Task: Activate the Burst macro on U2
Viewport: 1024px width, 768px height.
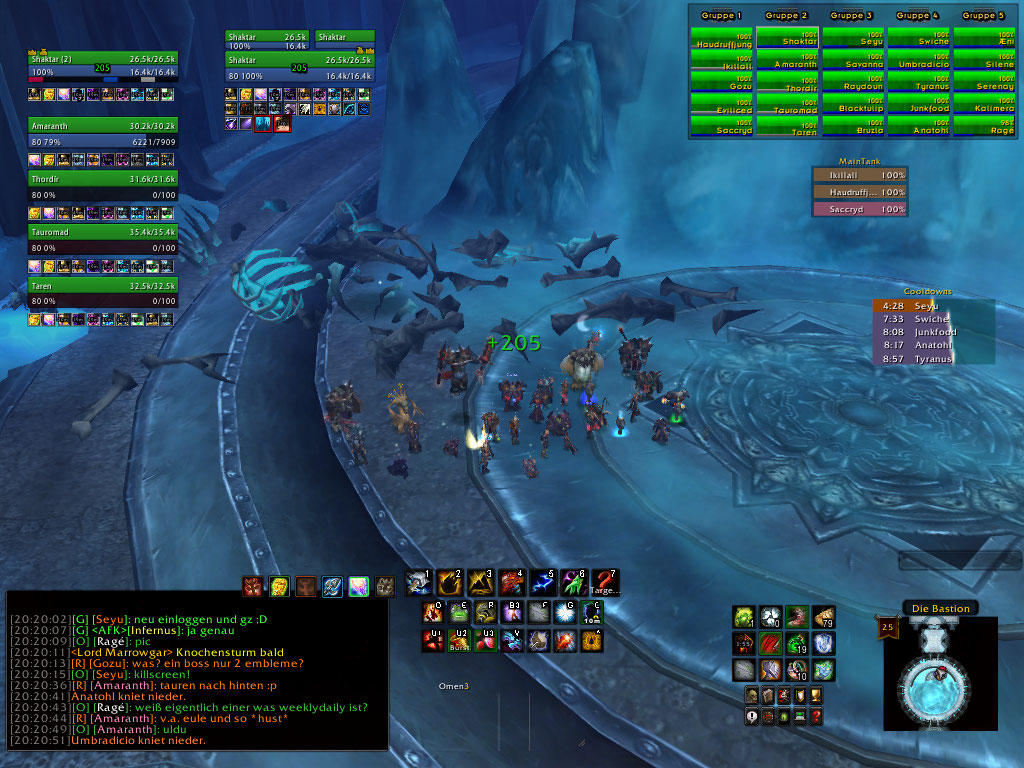Action: 459,640
